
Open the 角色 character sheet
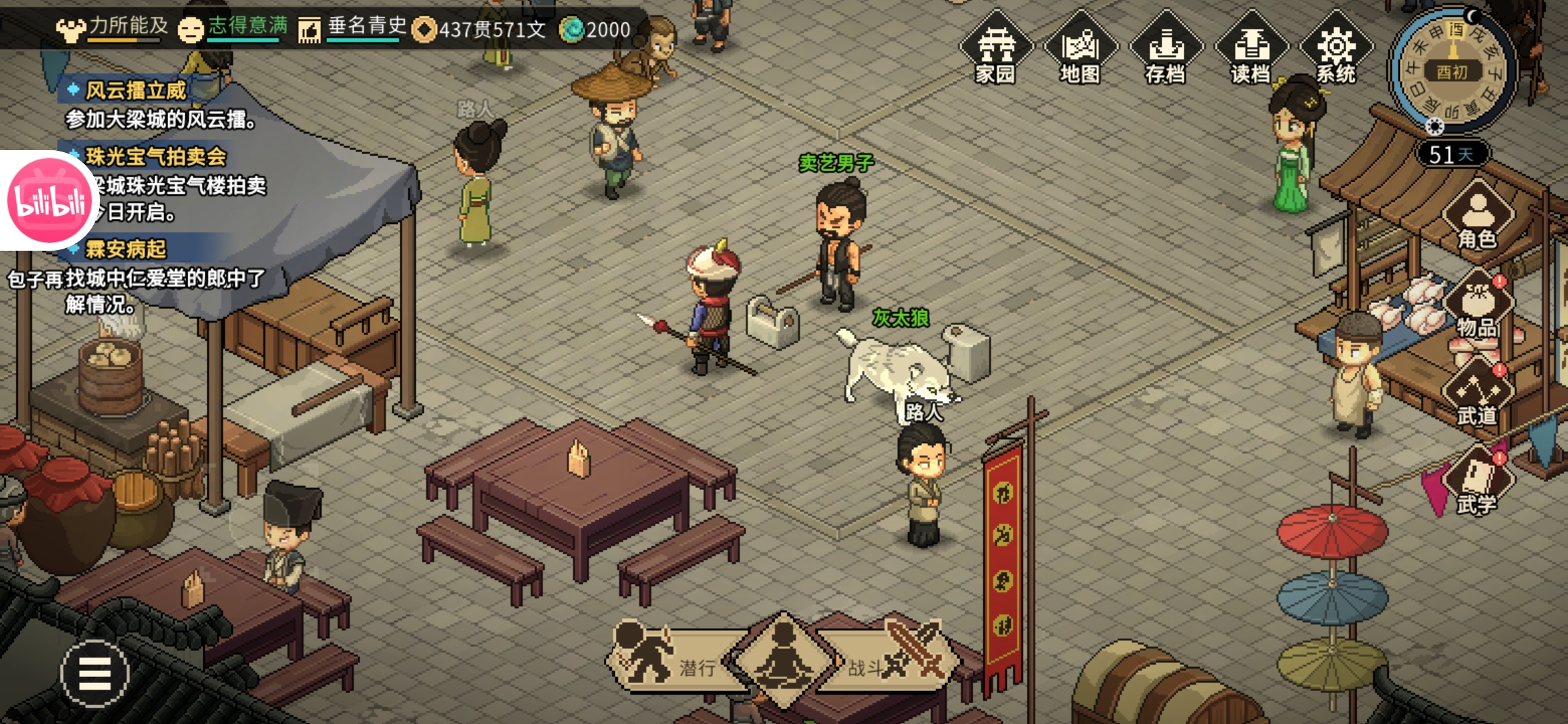1478,216
